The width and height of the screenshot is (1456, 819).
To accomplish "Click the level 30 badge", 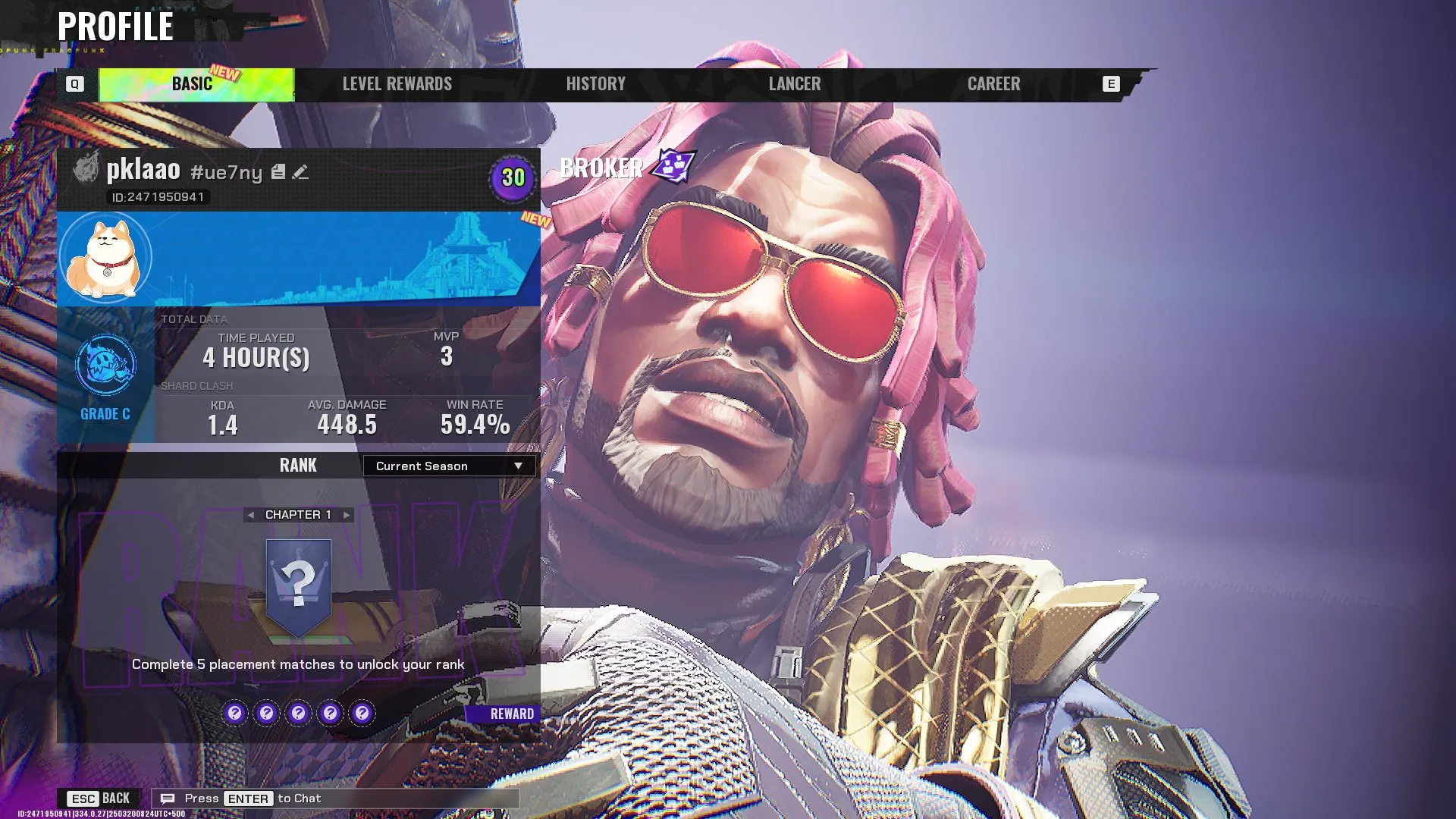I will coord(513,179).
